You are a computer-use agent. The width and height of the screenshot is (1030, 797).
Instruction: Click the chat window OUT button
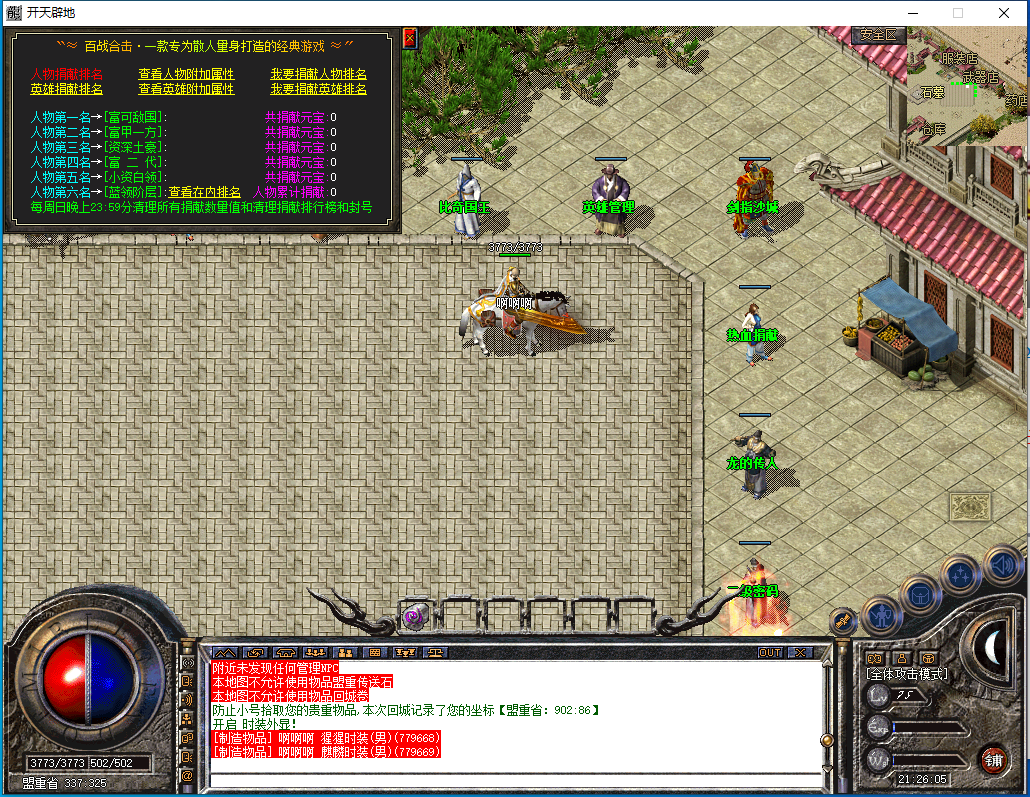coord(769,652)
